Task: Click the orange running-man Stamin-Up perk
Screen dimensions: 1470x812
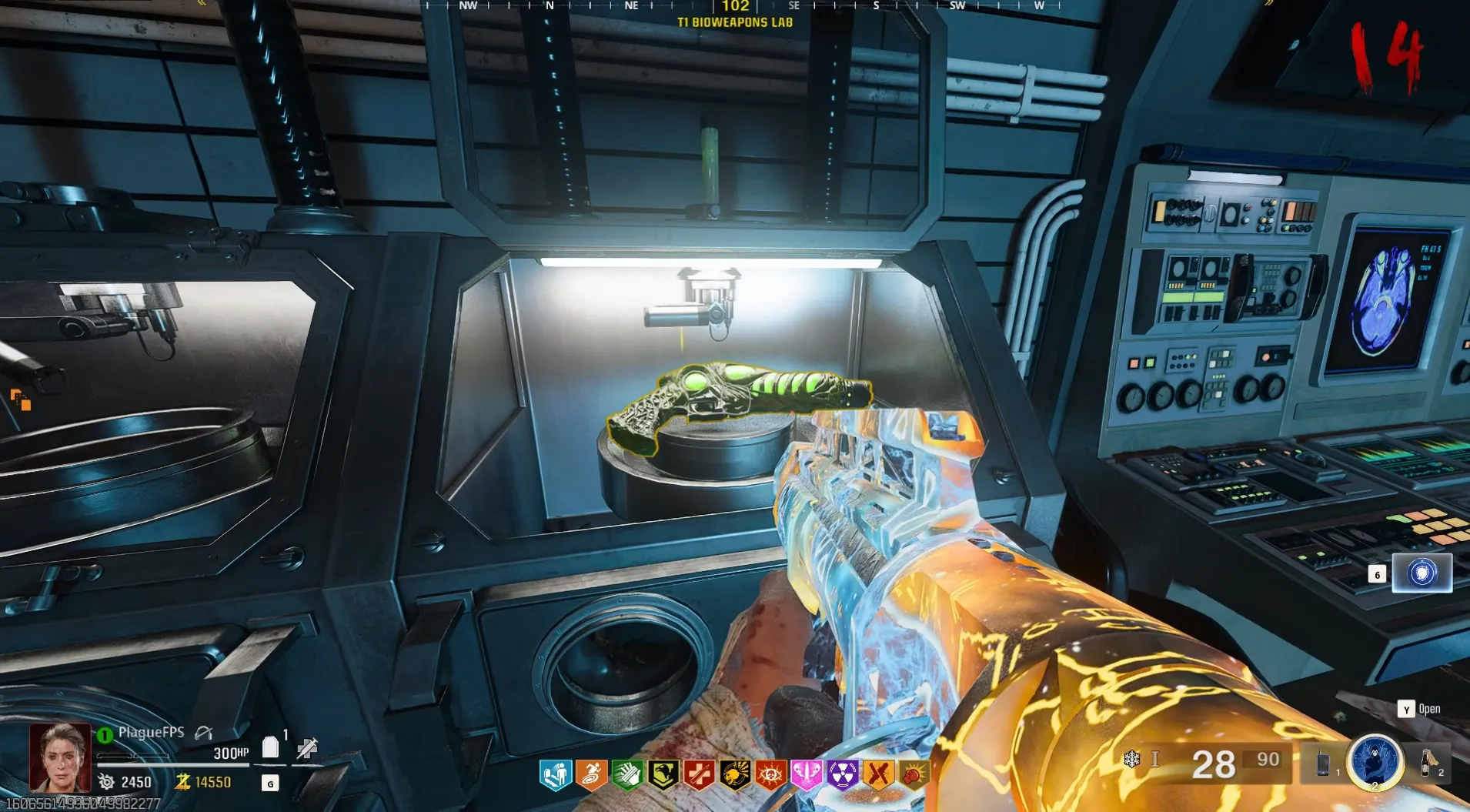Action: pyautogui.click(x=591, y=774)
